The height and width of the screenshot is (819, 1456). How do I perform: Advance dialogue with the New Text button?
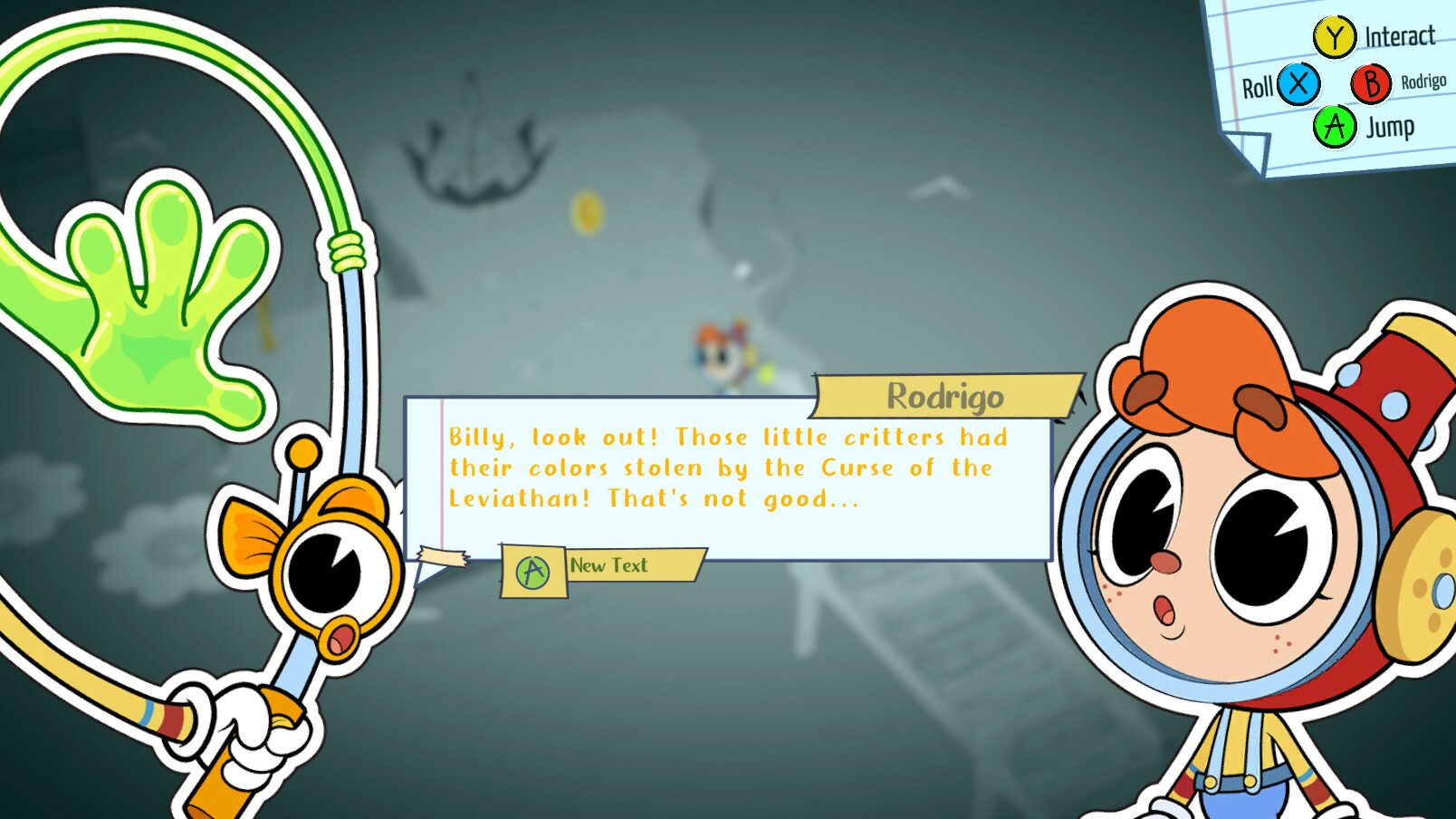pyautogui.click(x=608, y=565)
